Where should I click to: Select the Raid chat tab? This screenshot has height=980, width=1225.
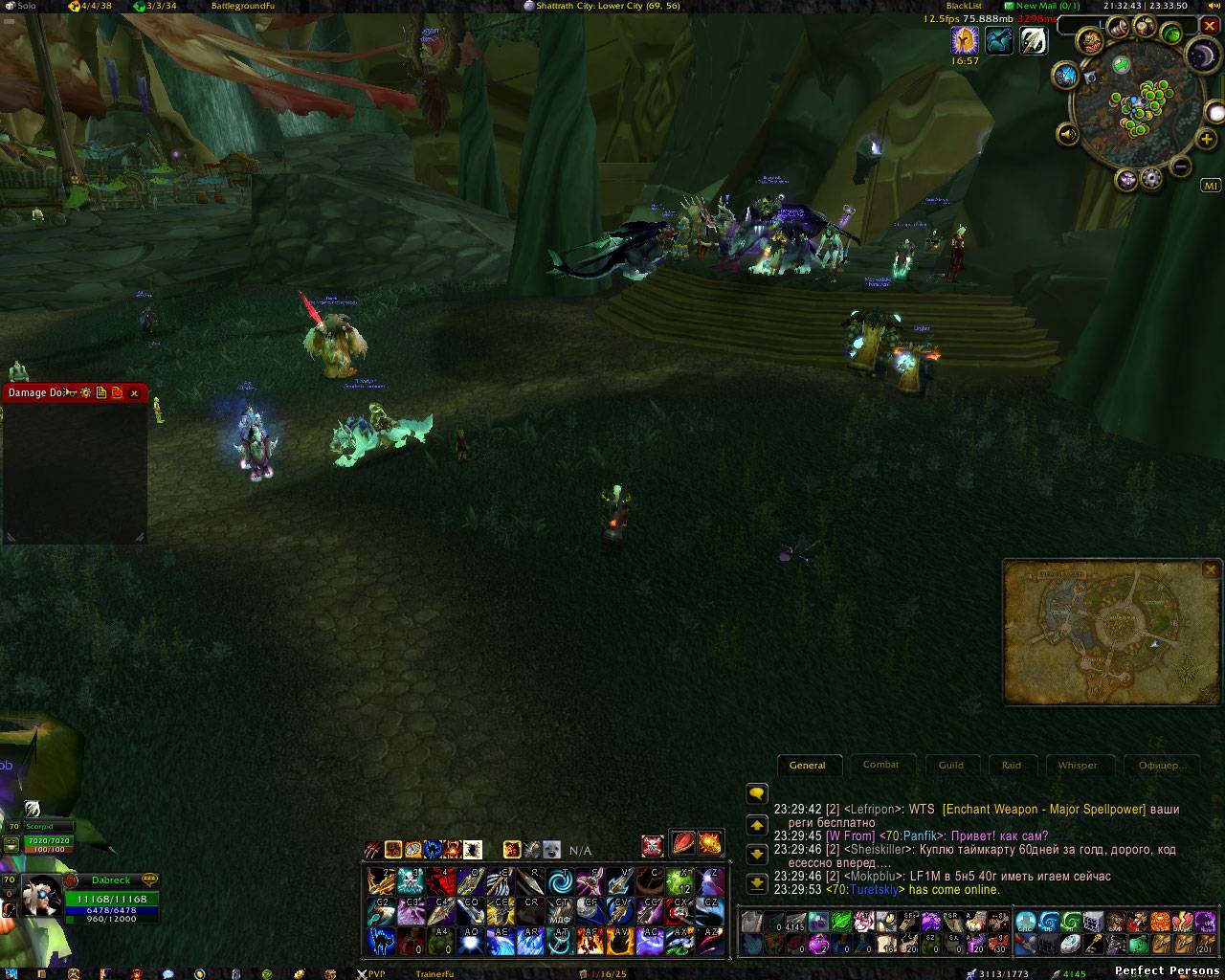(x=1012, y=765)
